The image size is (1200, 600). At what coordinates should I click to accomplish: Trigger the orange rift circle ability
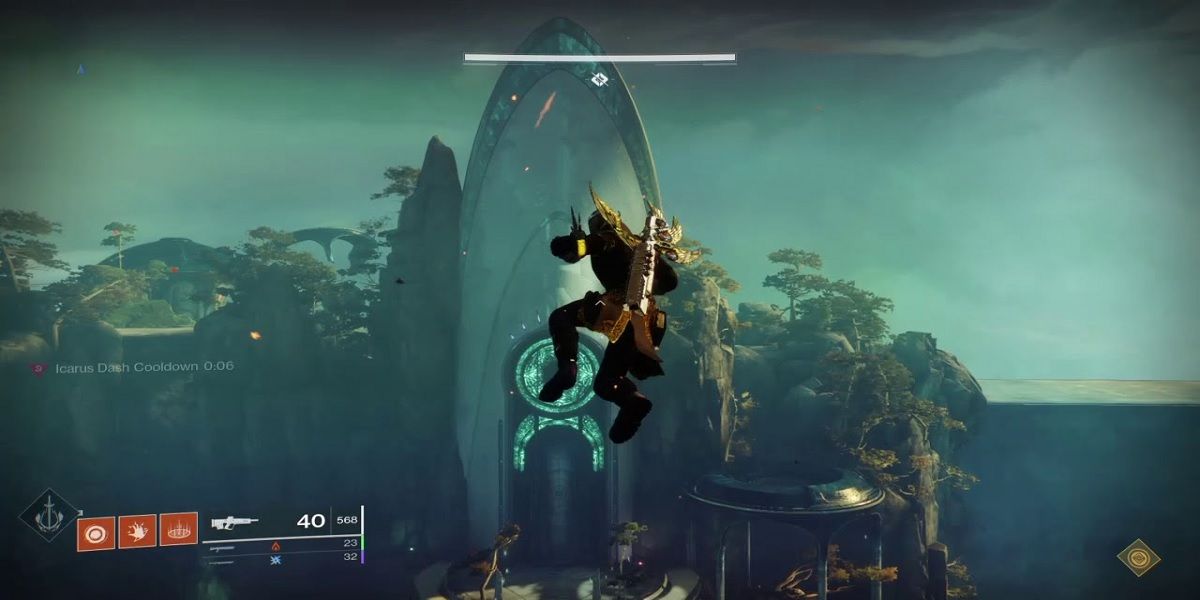tap(178, 531)
